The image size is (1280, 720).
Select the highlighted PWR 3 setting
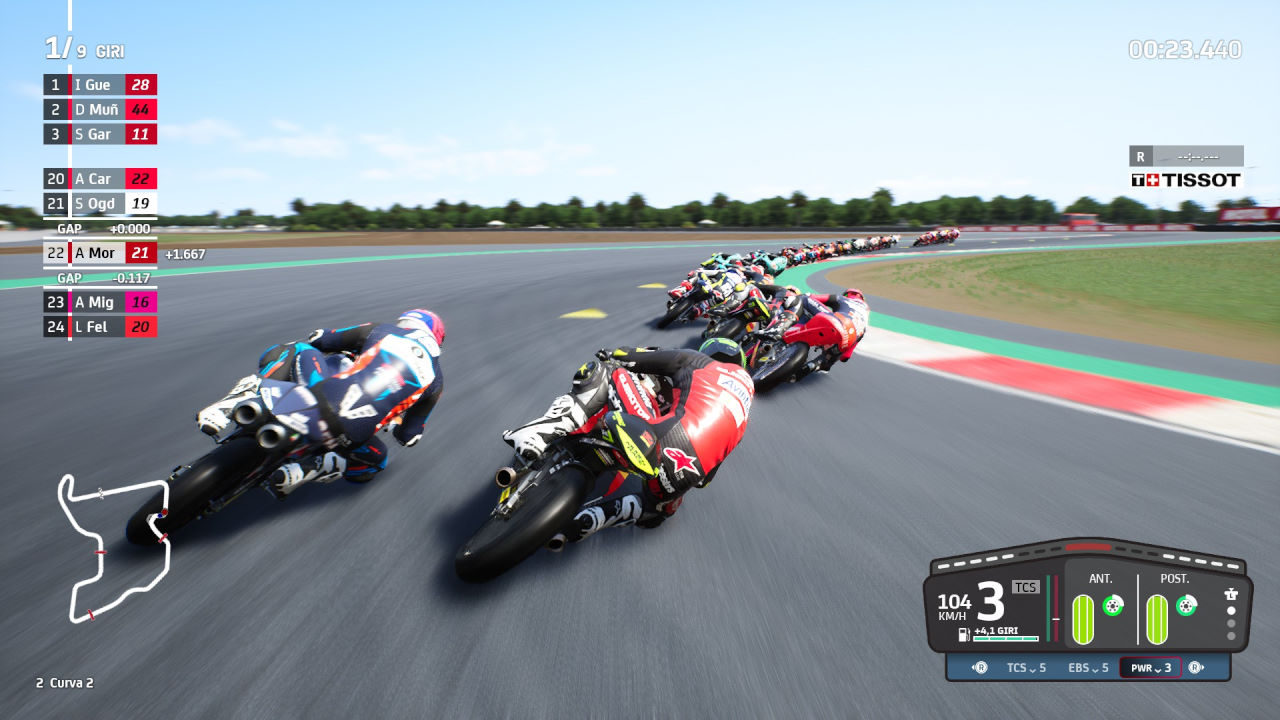[1151, 668]
